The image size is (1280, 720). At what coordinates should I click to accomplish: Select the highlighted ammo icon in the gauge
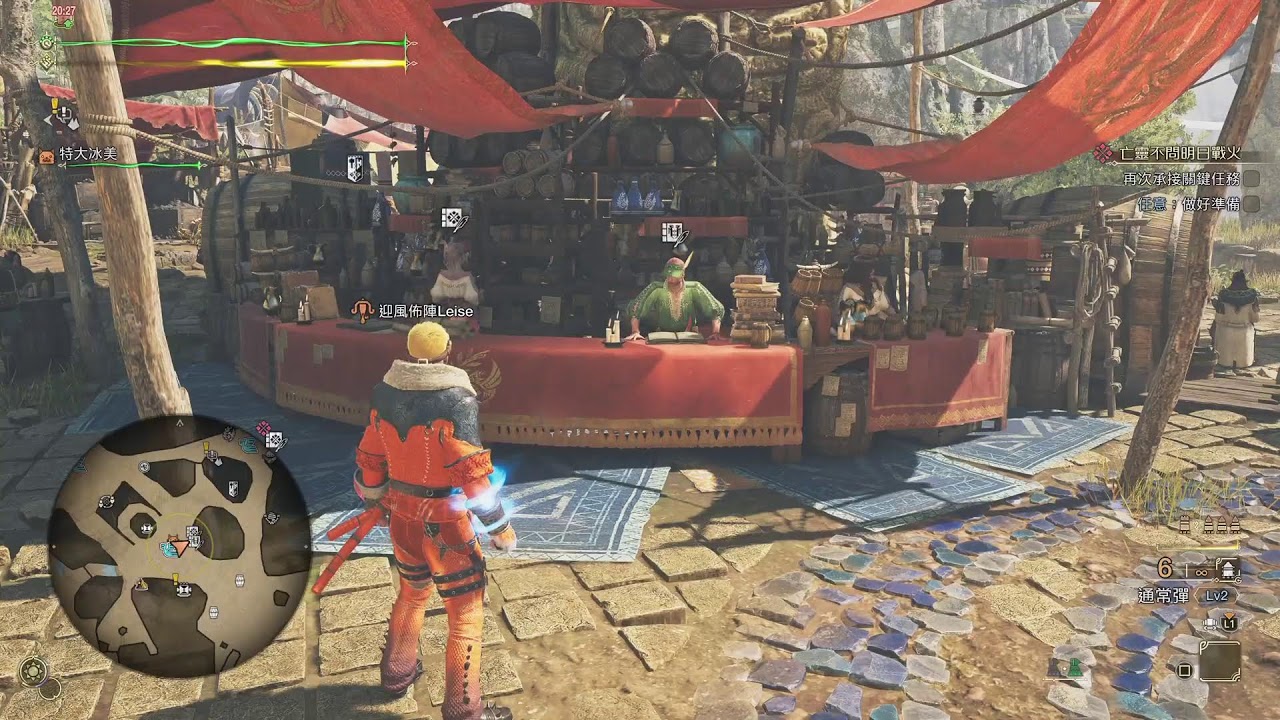1227,569
